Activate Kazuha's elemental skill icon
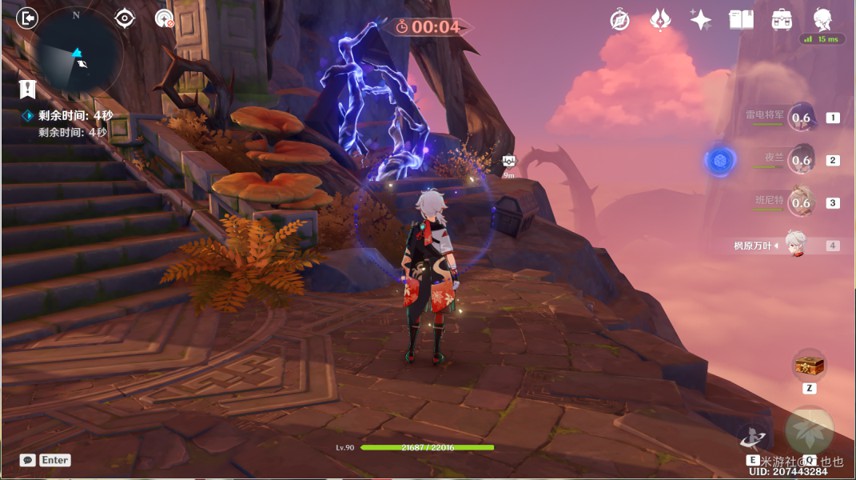The width and height of the screenshot is (856, 480). tap(753, 436)
